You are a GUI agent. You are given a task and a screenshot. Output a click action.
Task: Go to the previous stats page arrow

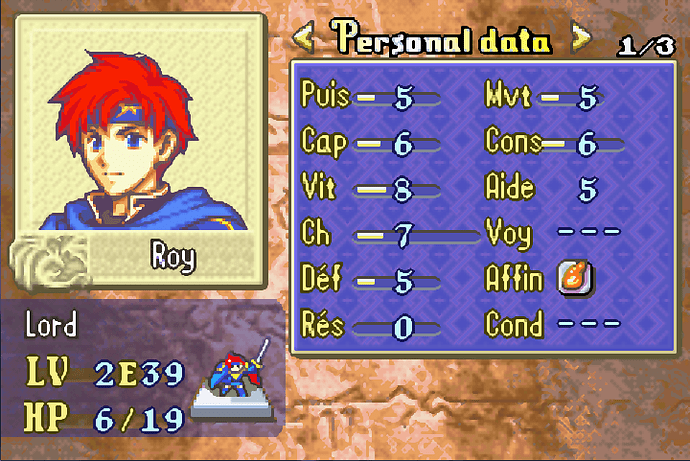point(304,40)
